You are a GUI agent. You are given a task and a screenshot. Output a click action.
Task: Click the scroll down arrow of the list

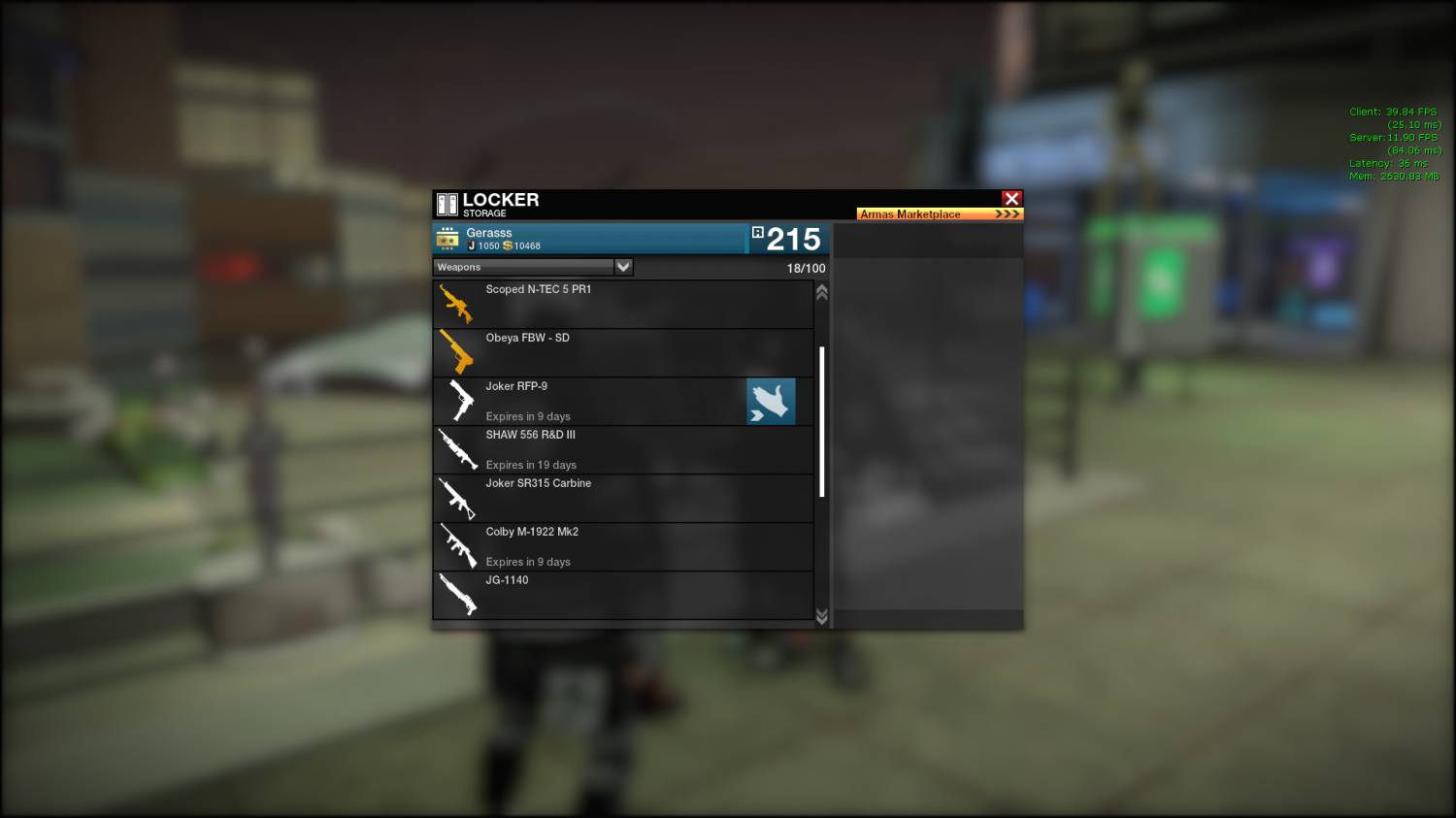(822, 616)
